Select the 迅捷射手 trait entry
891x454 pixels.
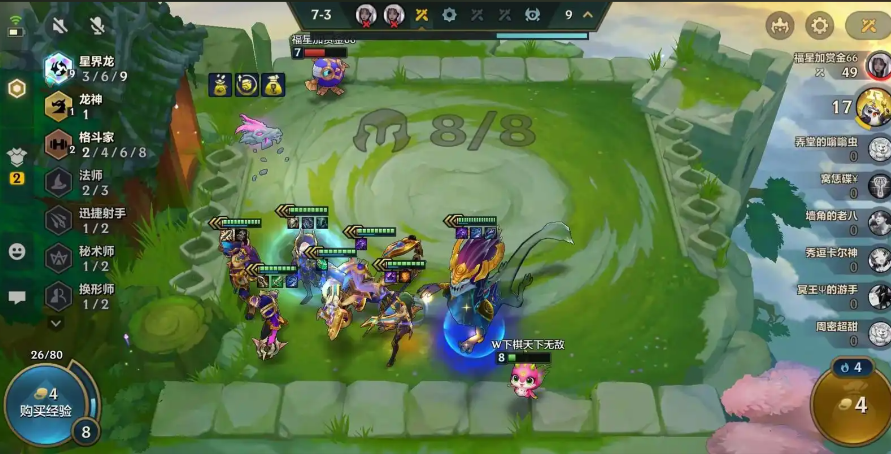(x=92, y=220)
